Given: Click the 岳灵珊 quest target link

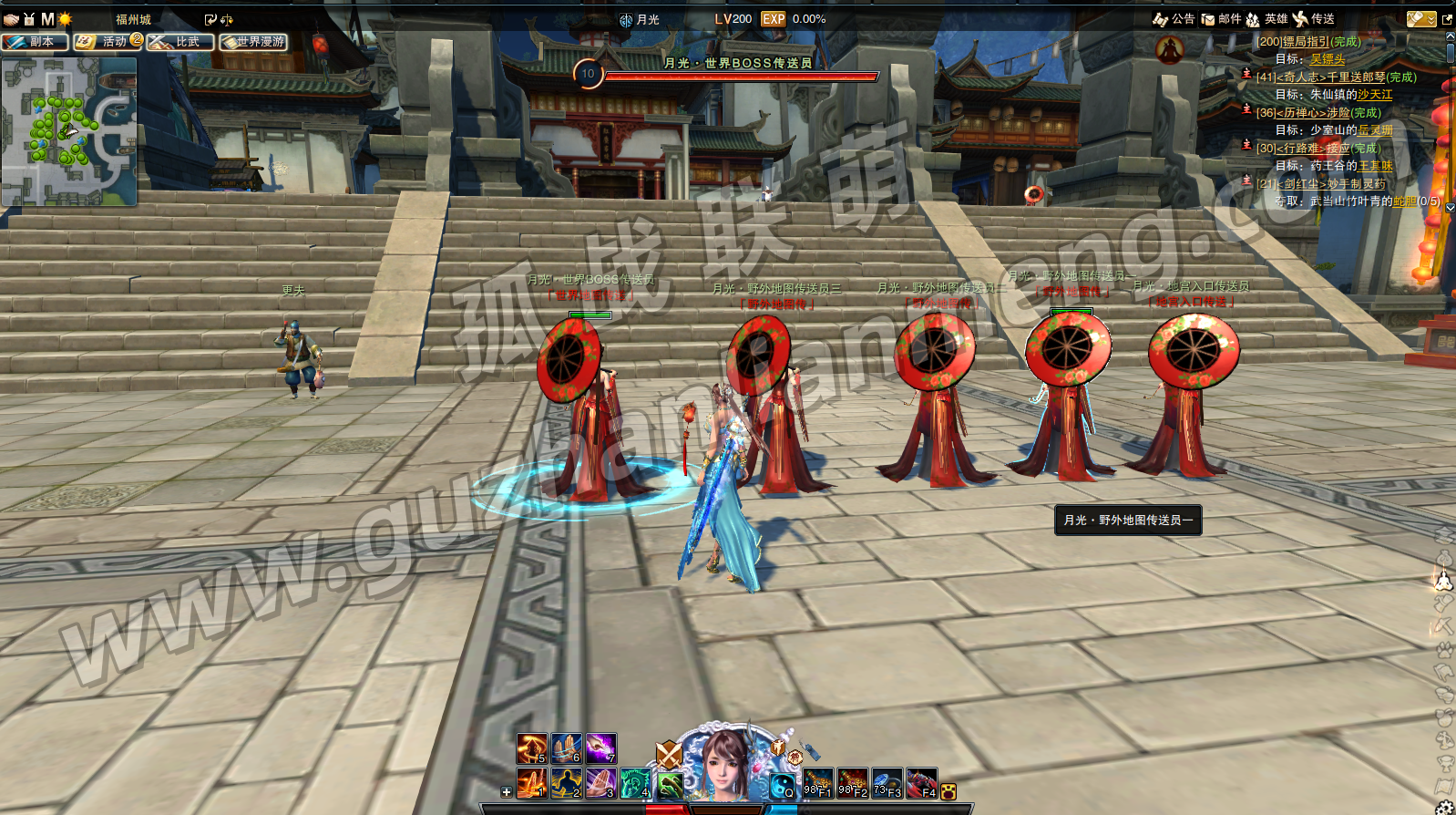Looking at the screenshot, I should click(x=1375, y=130).
